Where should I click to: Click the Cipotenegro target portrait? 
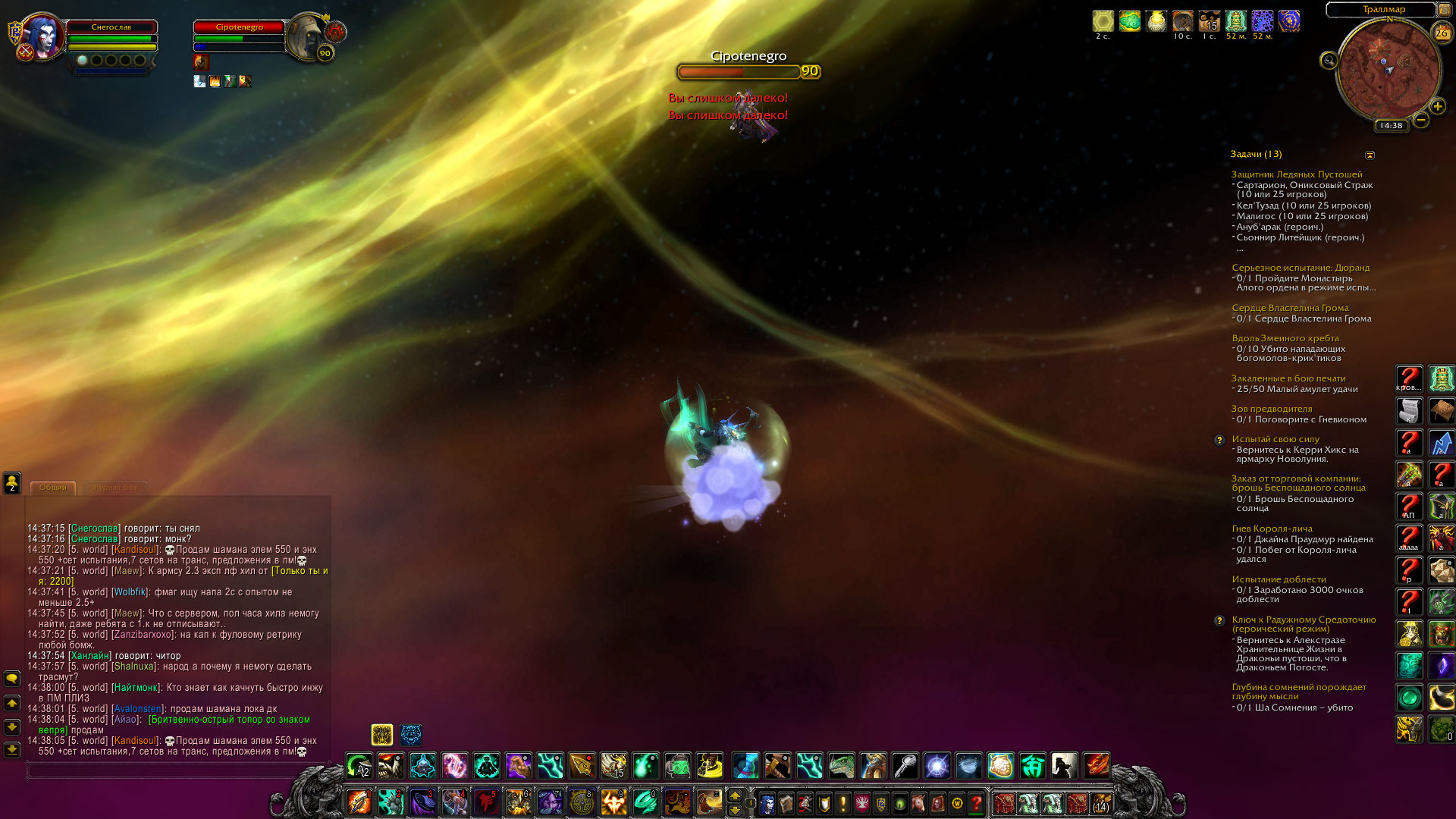(306, 34)
